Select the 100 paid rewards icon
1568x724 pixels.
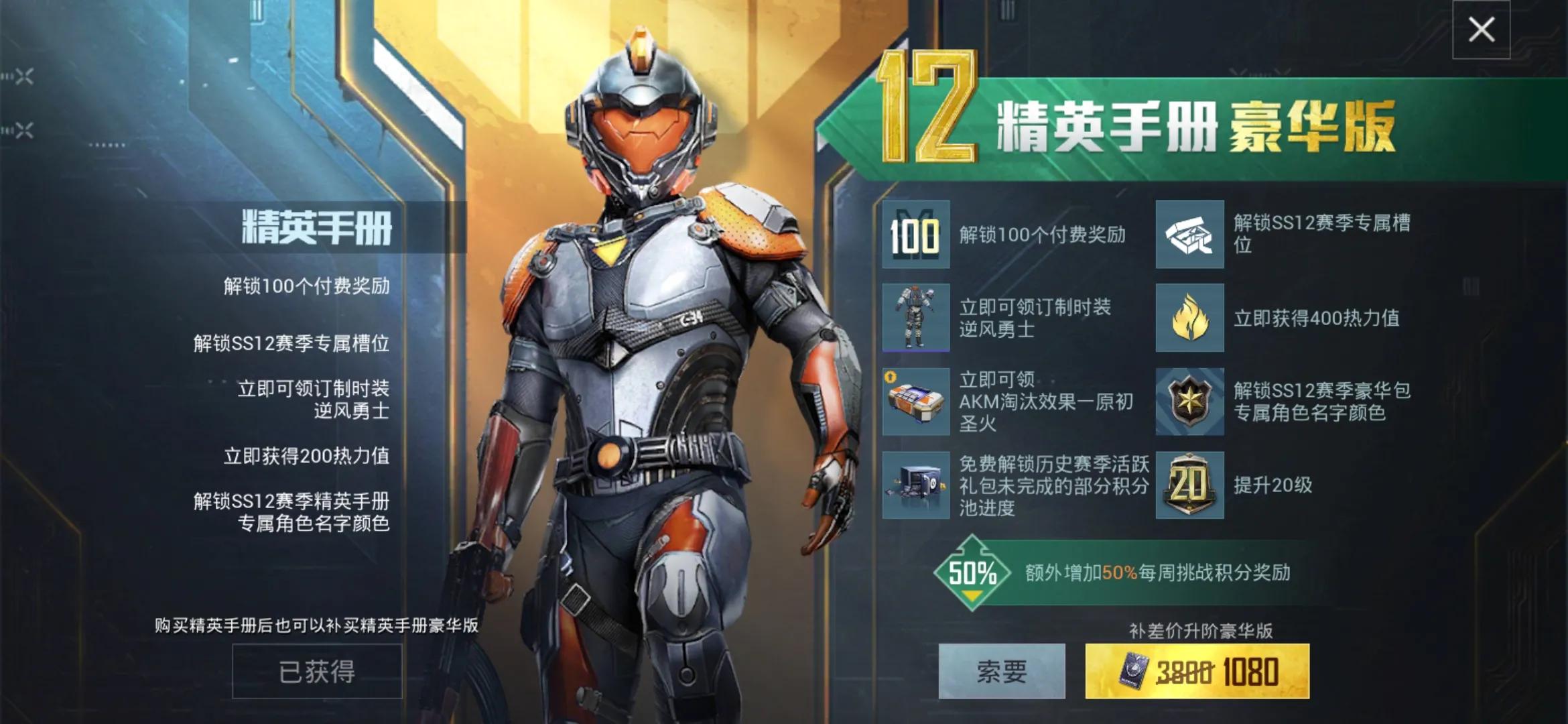pyautogui.click(x=915, y=235)
